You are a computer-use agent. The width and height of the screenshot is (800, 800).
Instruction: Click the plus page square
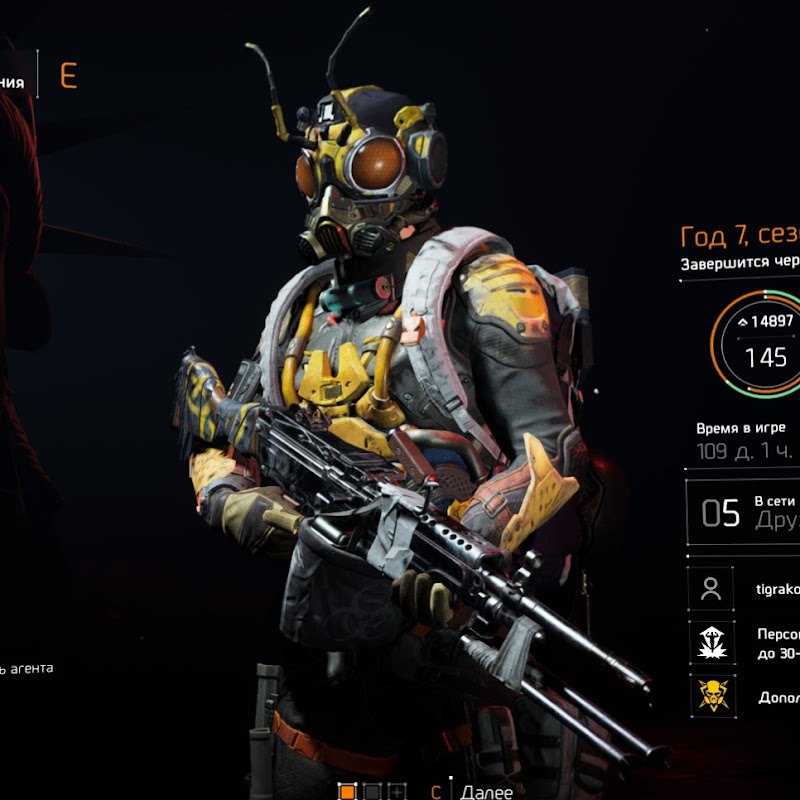(x=397, y=792)
